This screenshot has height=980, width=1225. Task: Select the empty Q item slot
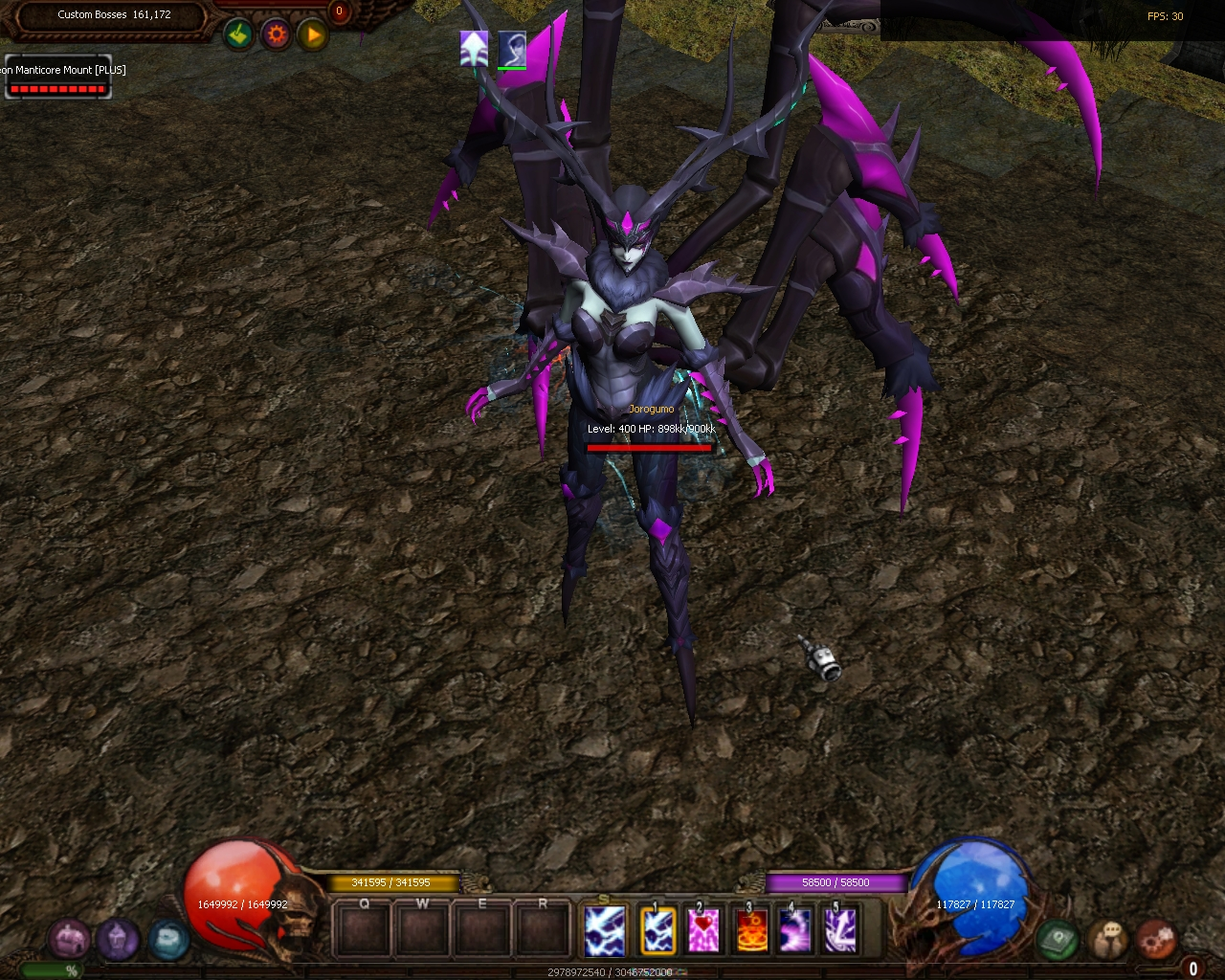[365, 930]
